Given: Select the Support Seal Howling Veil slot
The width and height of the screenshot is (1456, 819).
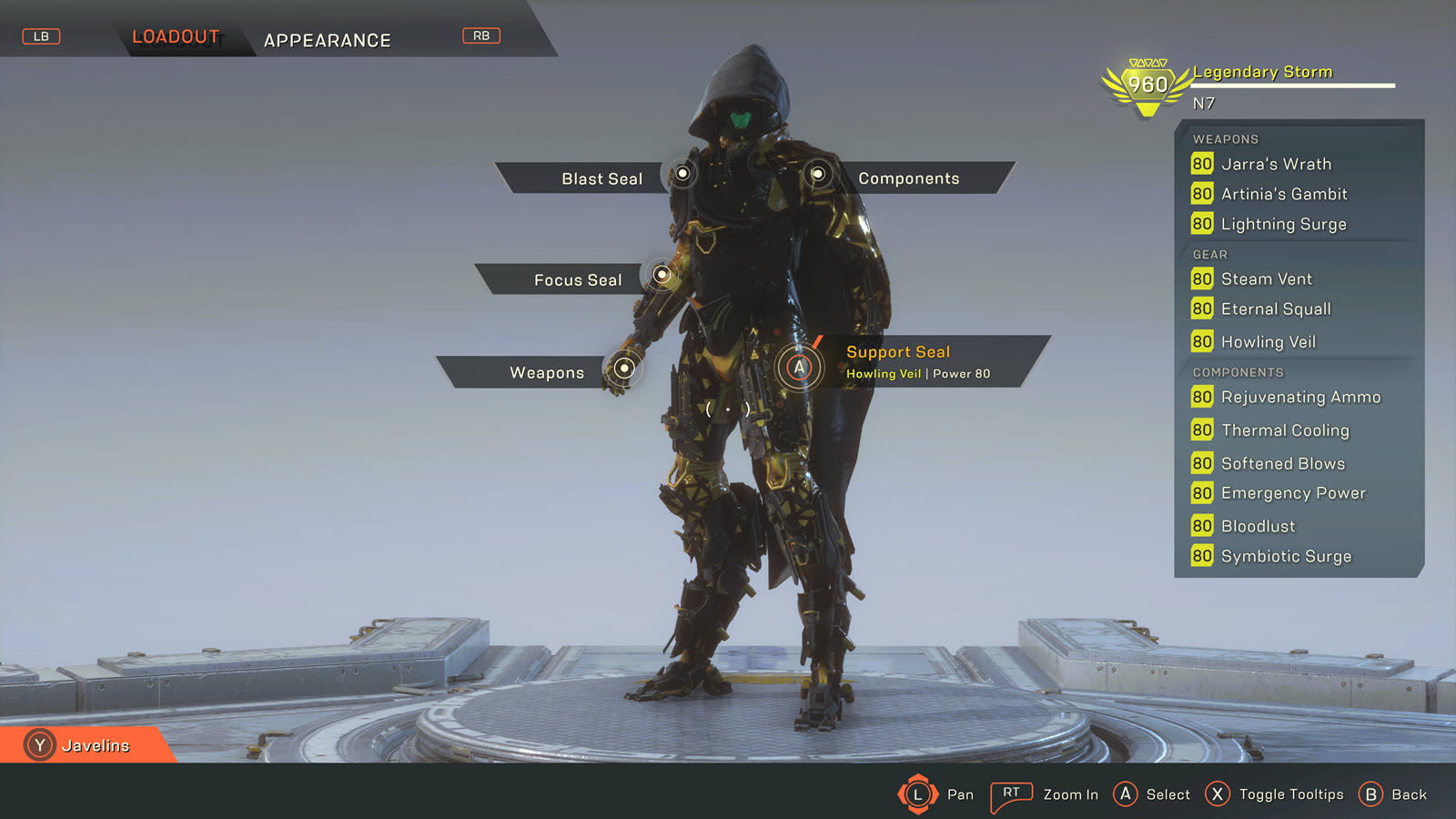Looking at the screenshot, I should 917,361.
